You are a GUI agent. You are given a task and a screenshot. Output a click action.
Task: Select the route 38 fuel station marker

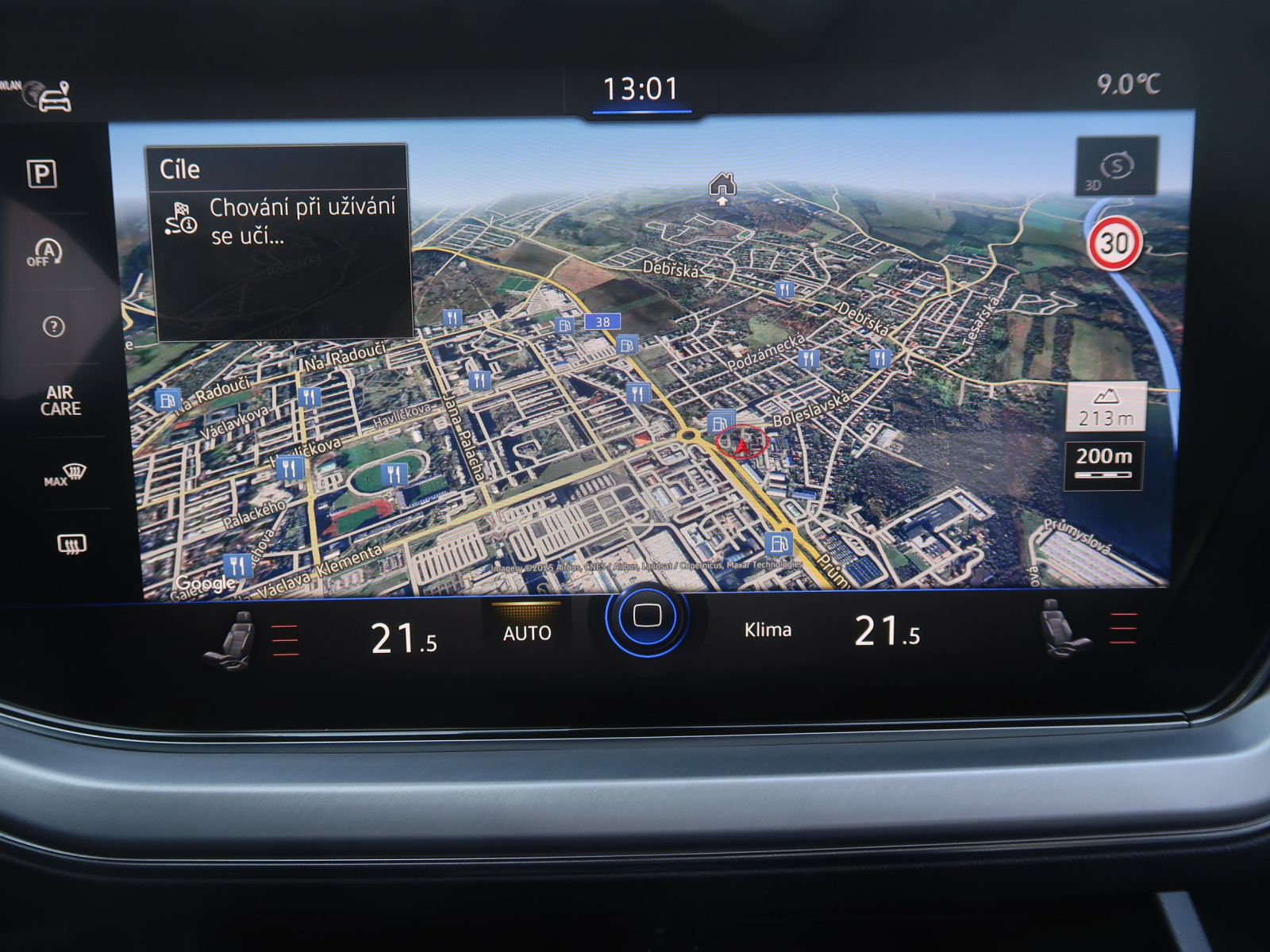(565, 325)
